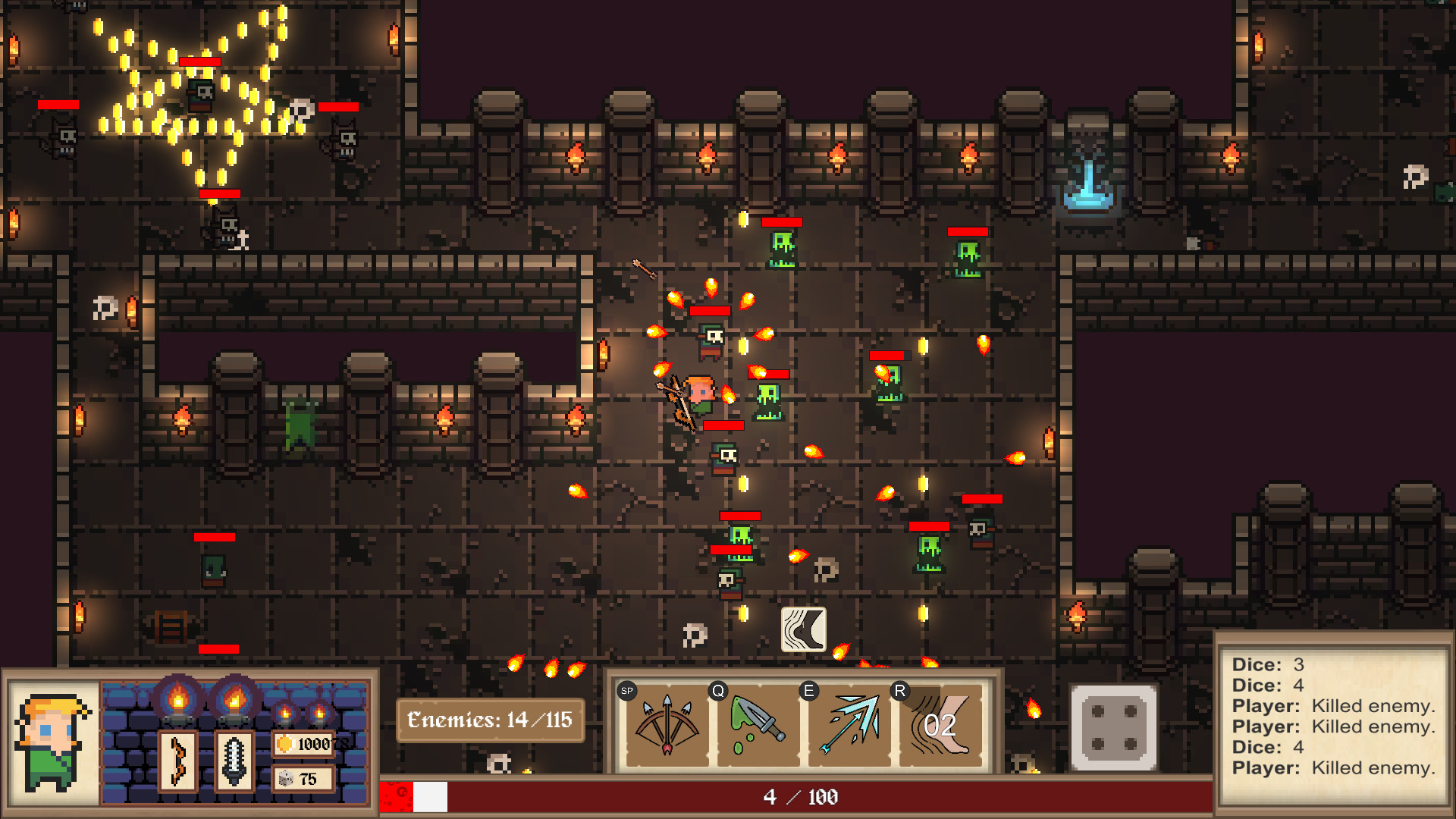Select the serrated sword weapon slot
1456x819 pixels.
coord(234,761)
